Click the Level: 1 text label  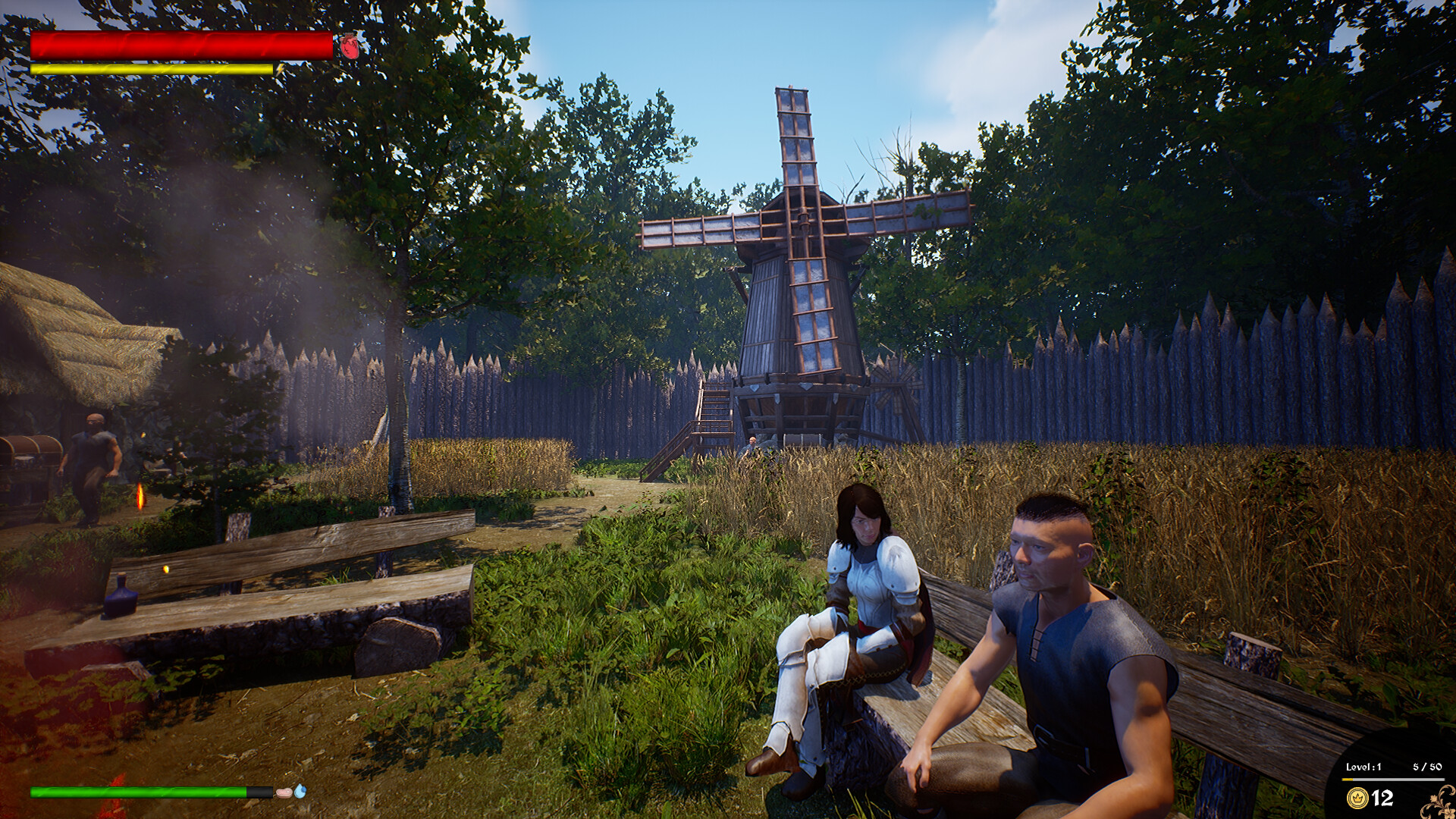coord(1363,767)
